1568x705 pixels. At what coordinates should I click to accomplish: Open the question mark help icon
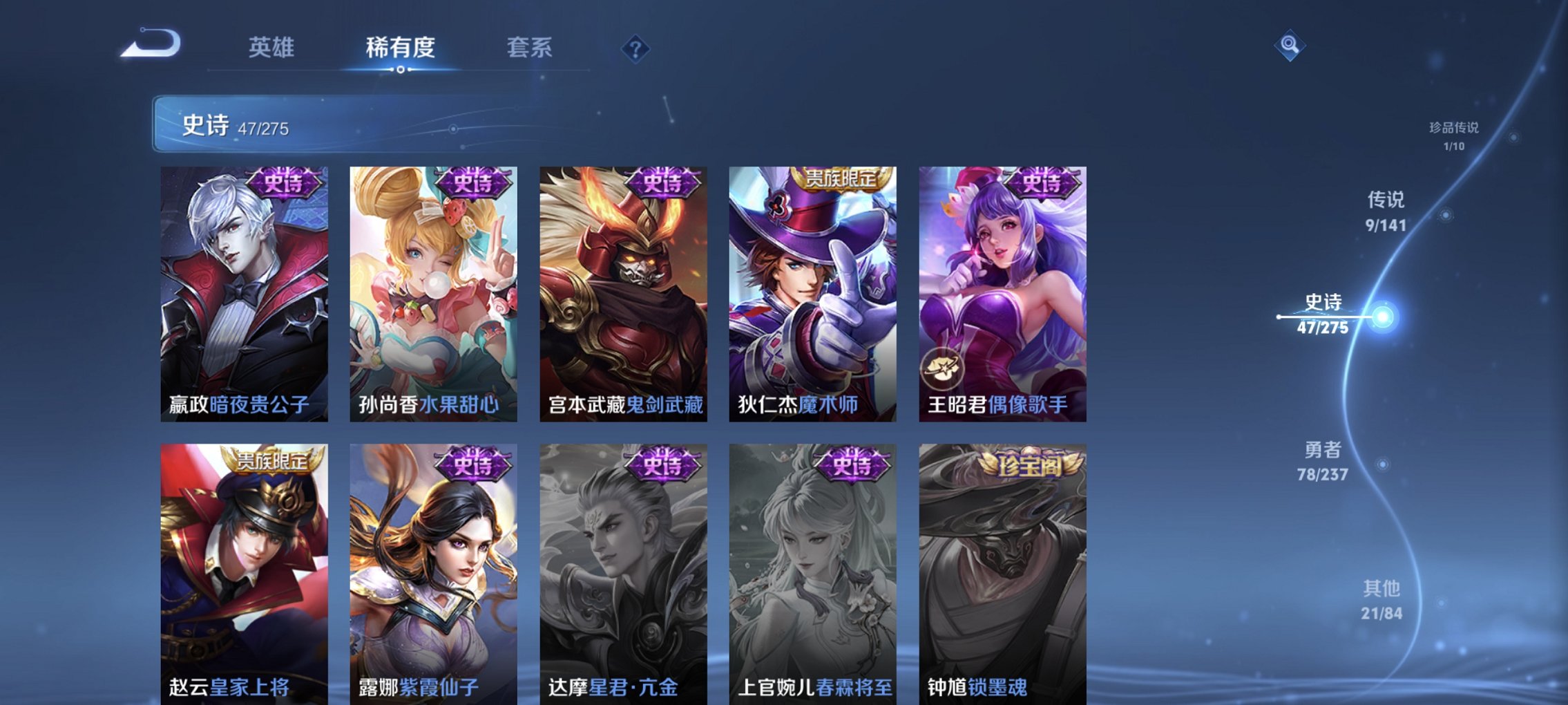636,48
